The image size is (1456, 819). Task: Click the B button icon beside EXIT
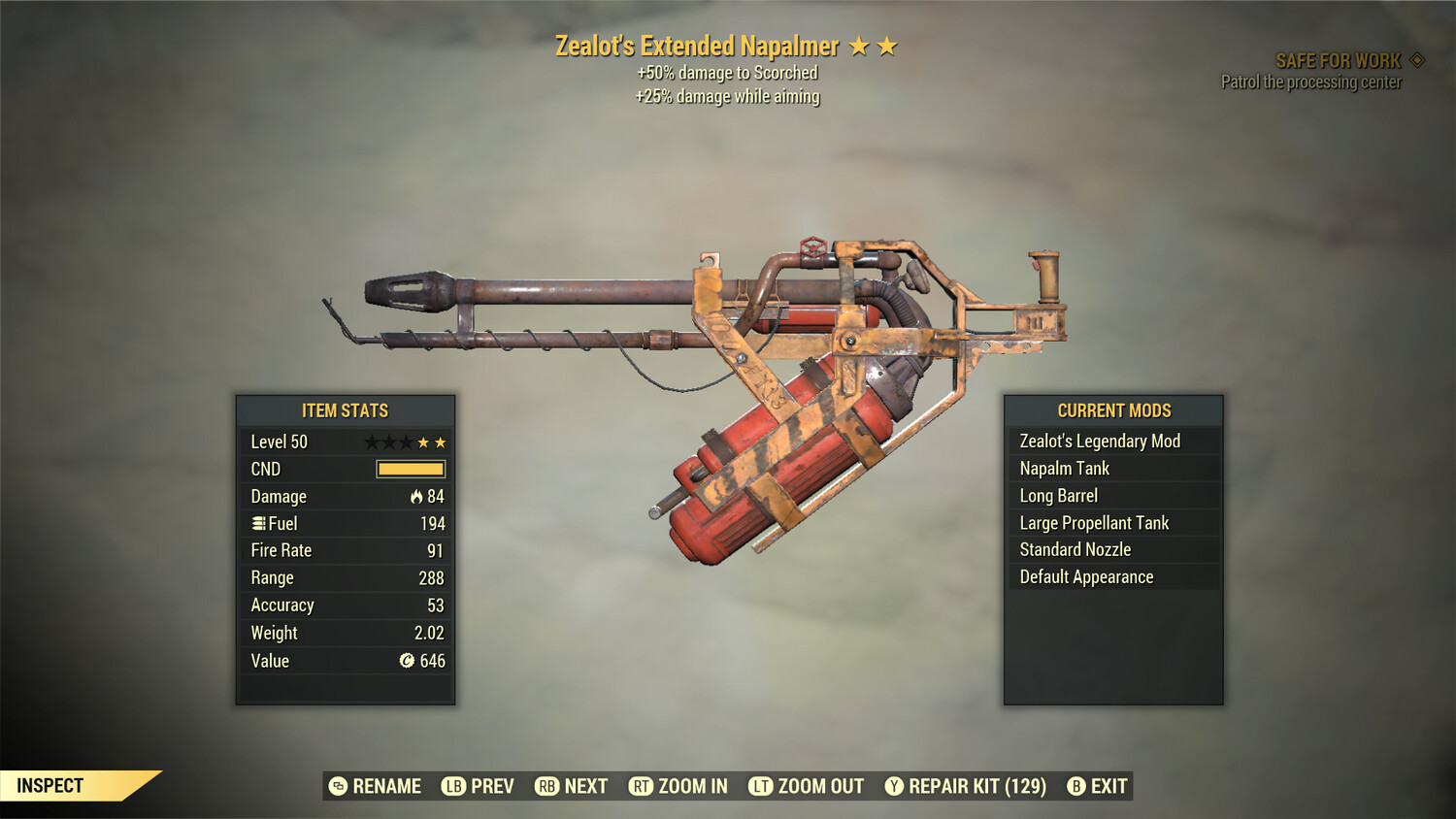point(1075,786)
